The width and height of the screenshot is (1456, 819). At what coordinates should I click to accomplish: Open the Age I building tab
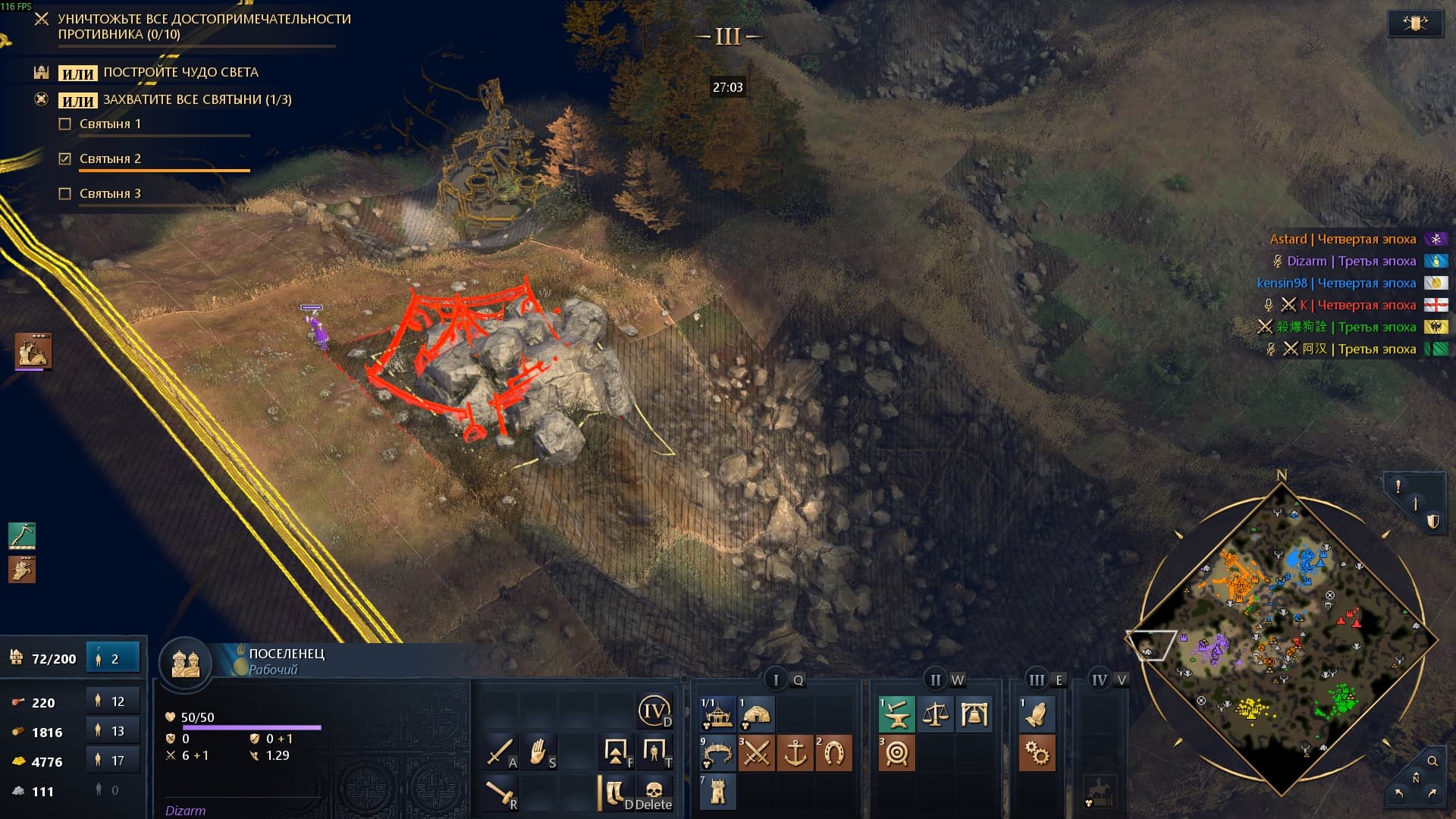(776, 679)
